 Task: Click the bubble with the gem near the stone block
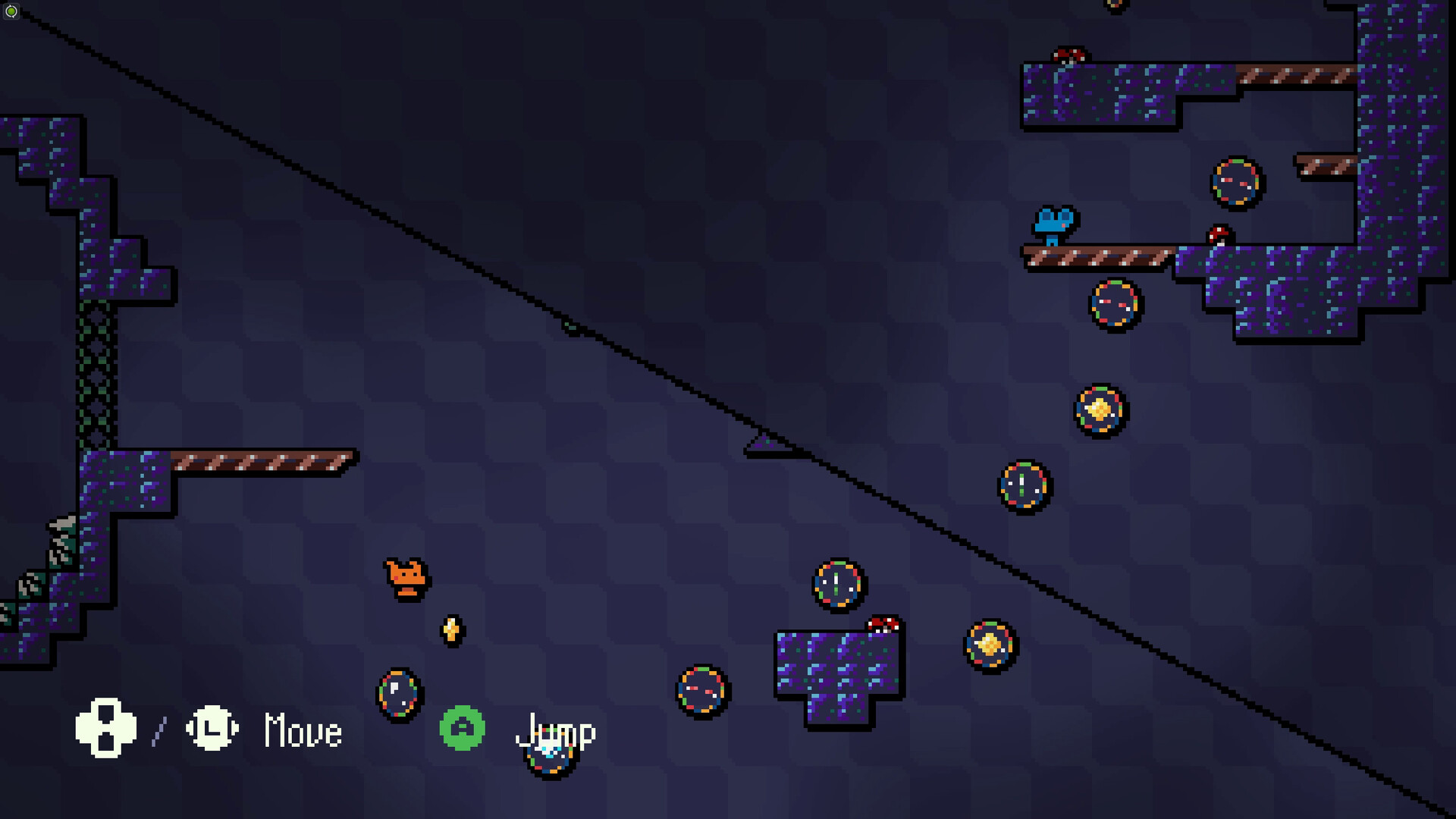(x=990, y=645)
